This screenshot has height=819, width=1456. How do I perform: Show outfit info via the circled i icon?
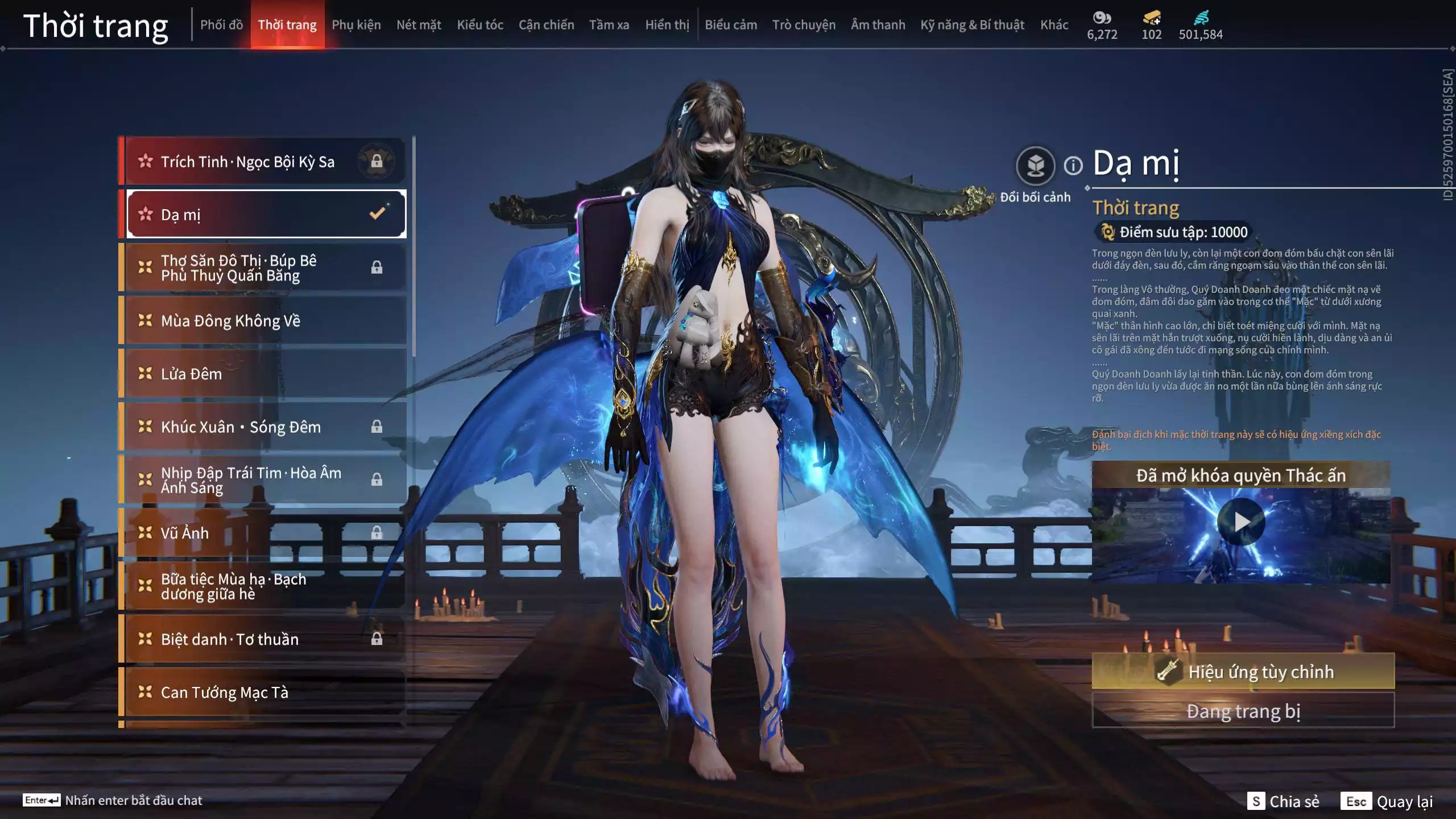tap(1073, 166)
